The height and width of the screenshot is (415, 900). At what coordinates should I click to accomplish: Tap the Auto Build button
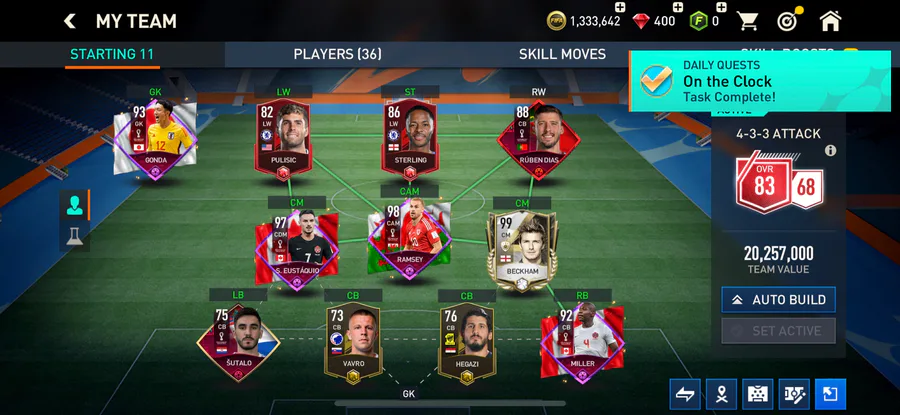pyautogui.click(x=778, y=299)
